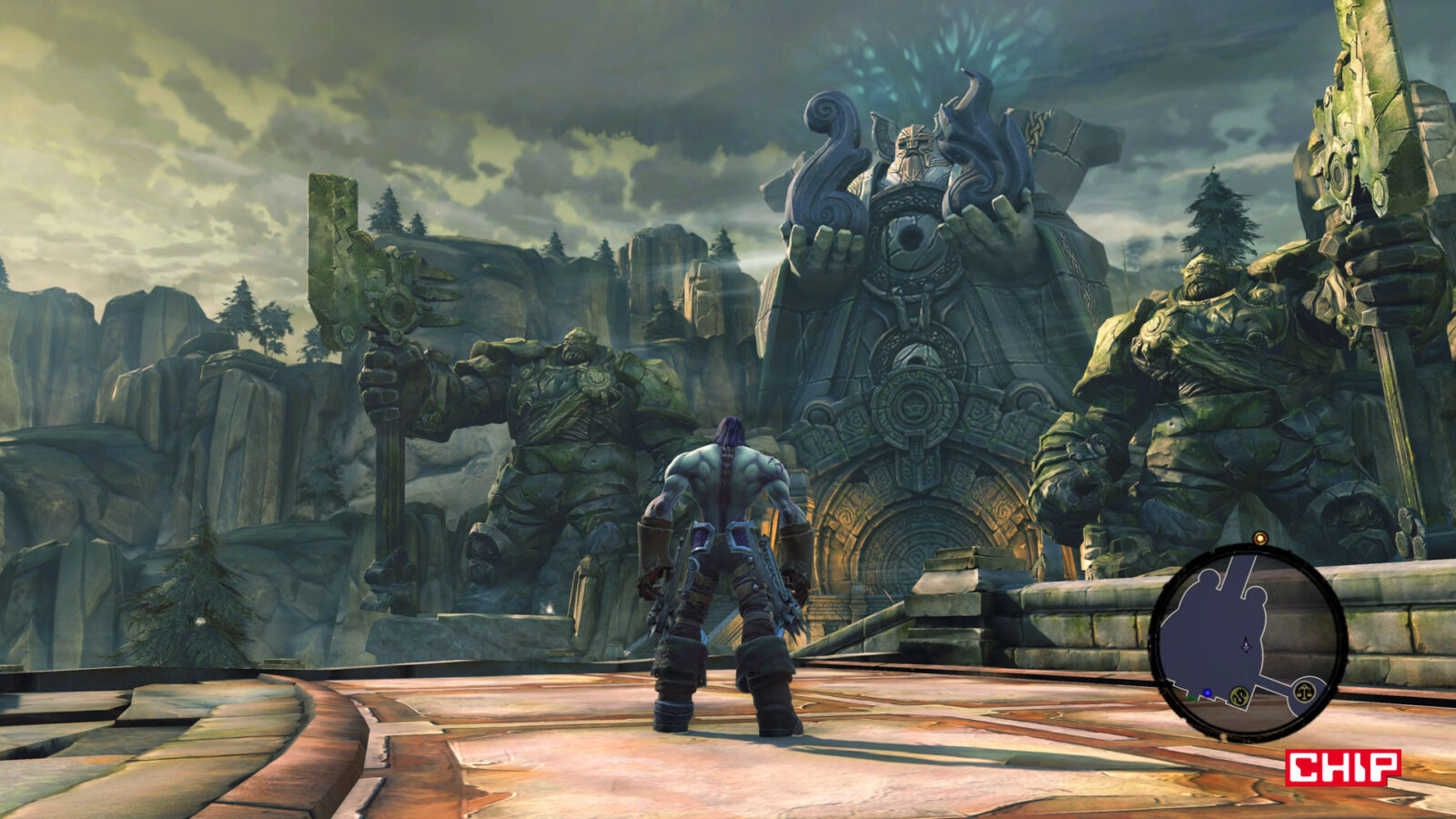Image resolution: width=1456 pixels, height=819 pixels.
Task: Click the circular minimap
Action: tap(1248, 641)
